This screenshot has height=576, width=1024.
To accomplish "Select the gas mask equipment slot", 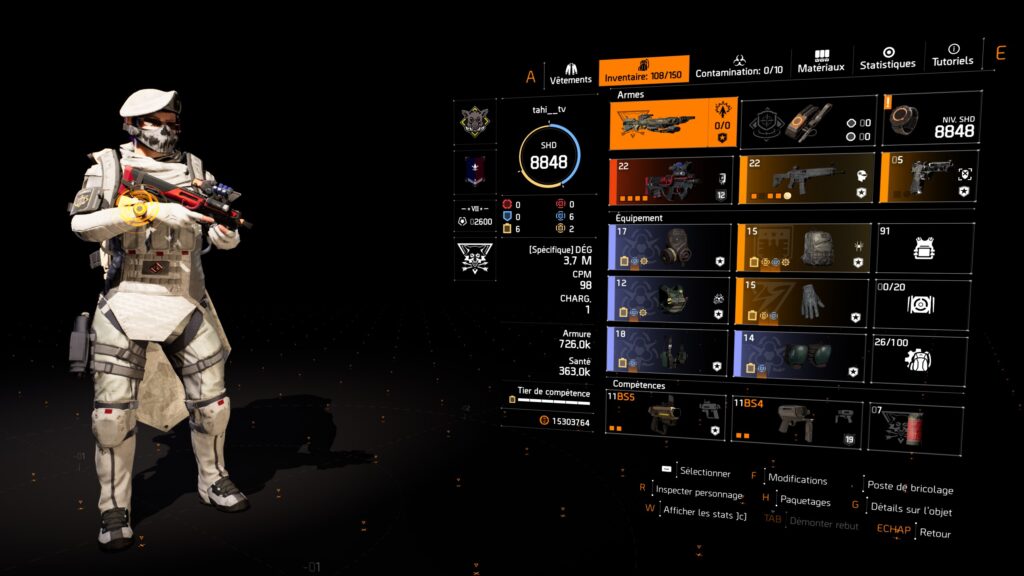I will point(670,247).
